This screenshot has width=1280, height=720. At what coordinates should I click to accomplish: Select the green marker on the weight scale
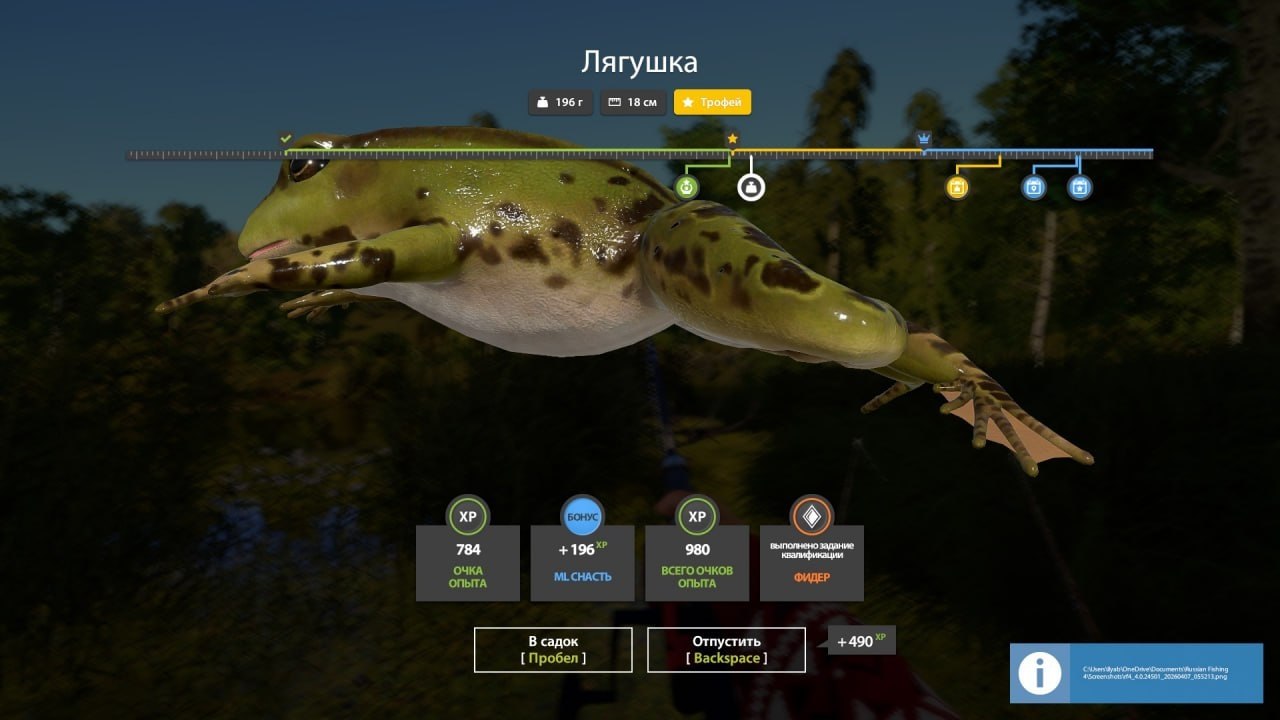click(686, 187)
